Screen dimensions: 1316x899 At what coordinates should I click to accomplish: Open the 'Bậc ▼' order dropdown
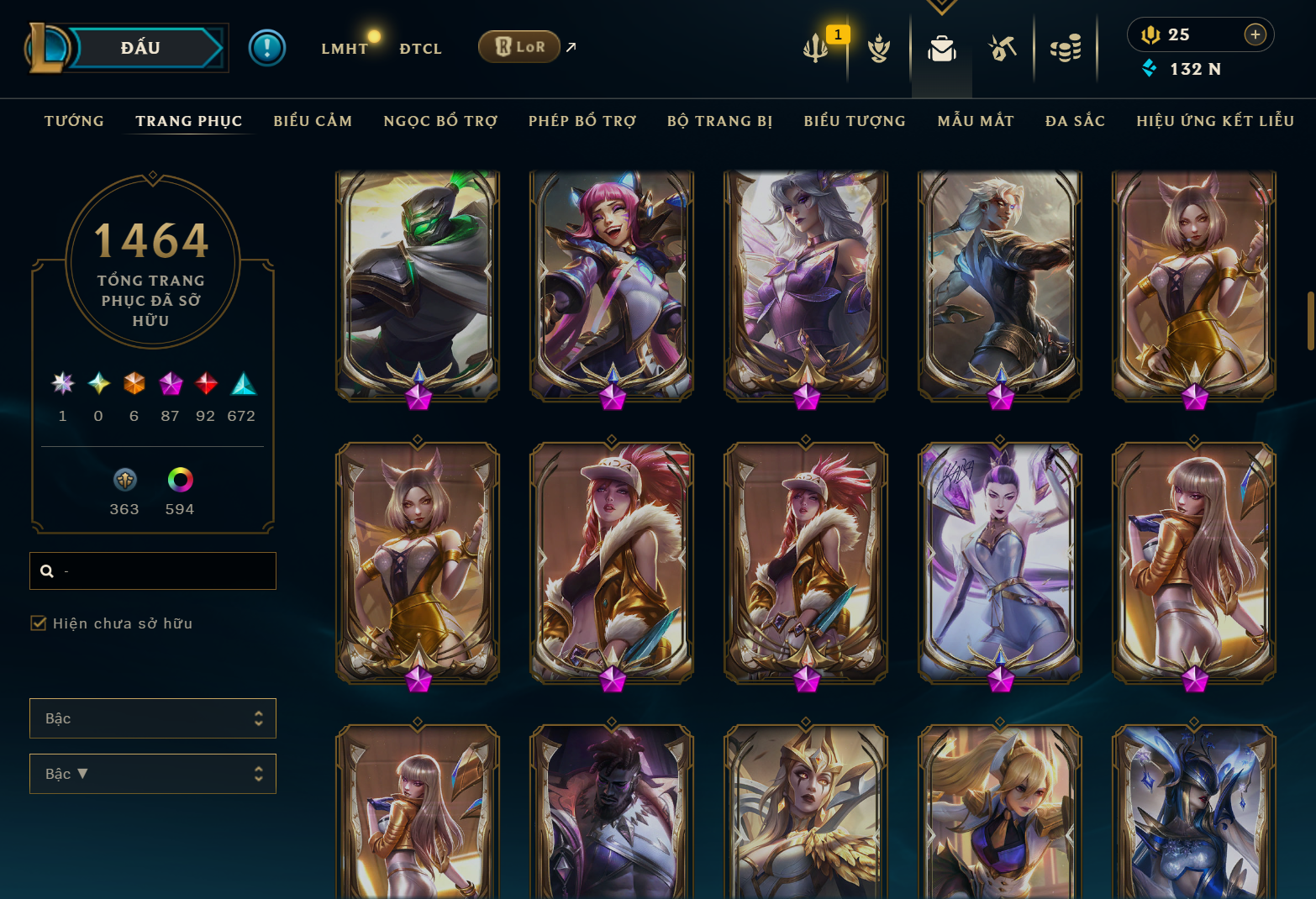(152, 774)
